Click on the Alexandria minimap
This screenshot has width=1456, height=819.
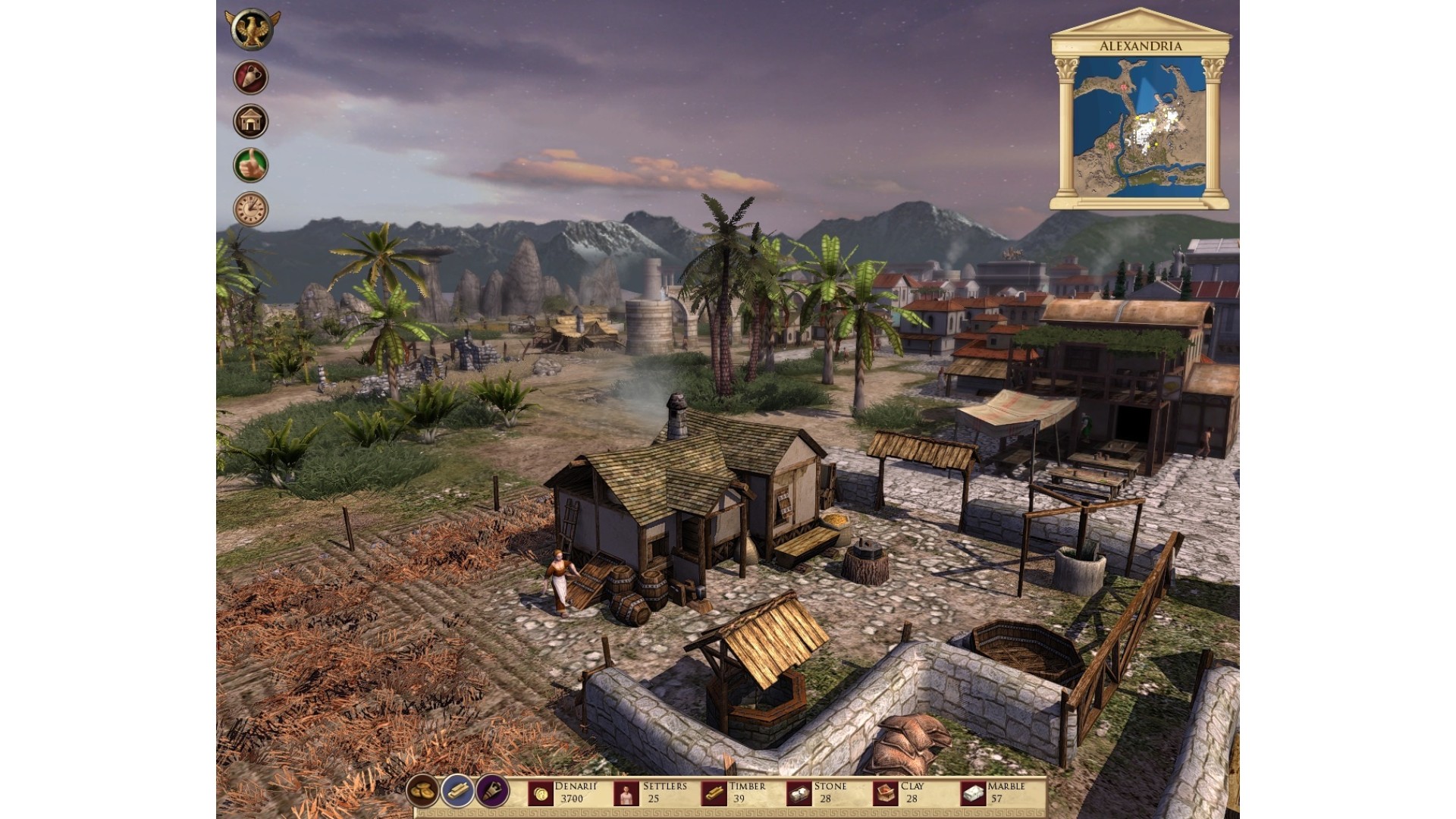click(1139, 126)
